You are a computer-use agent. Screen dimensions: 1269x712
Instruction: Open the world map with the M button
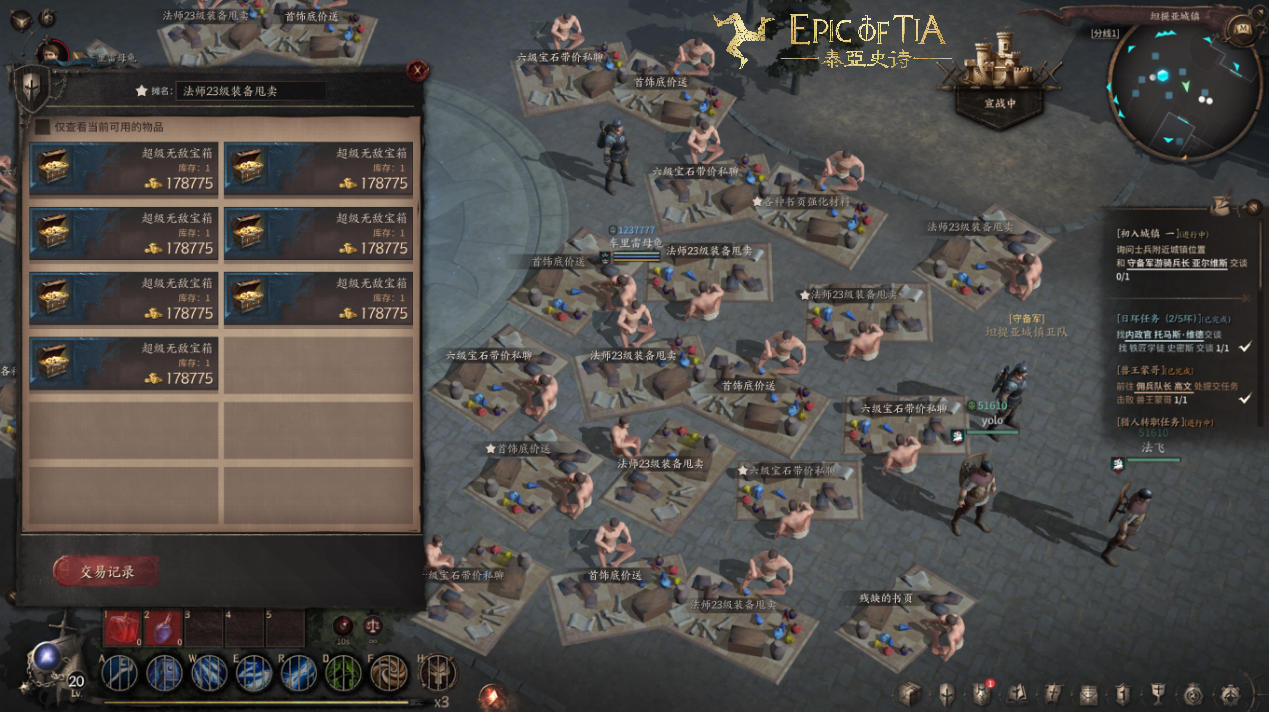1243,29
